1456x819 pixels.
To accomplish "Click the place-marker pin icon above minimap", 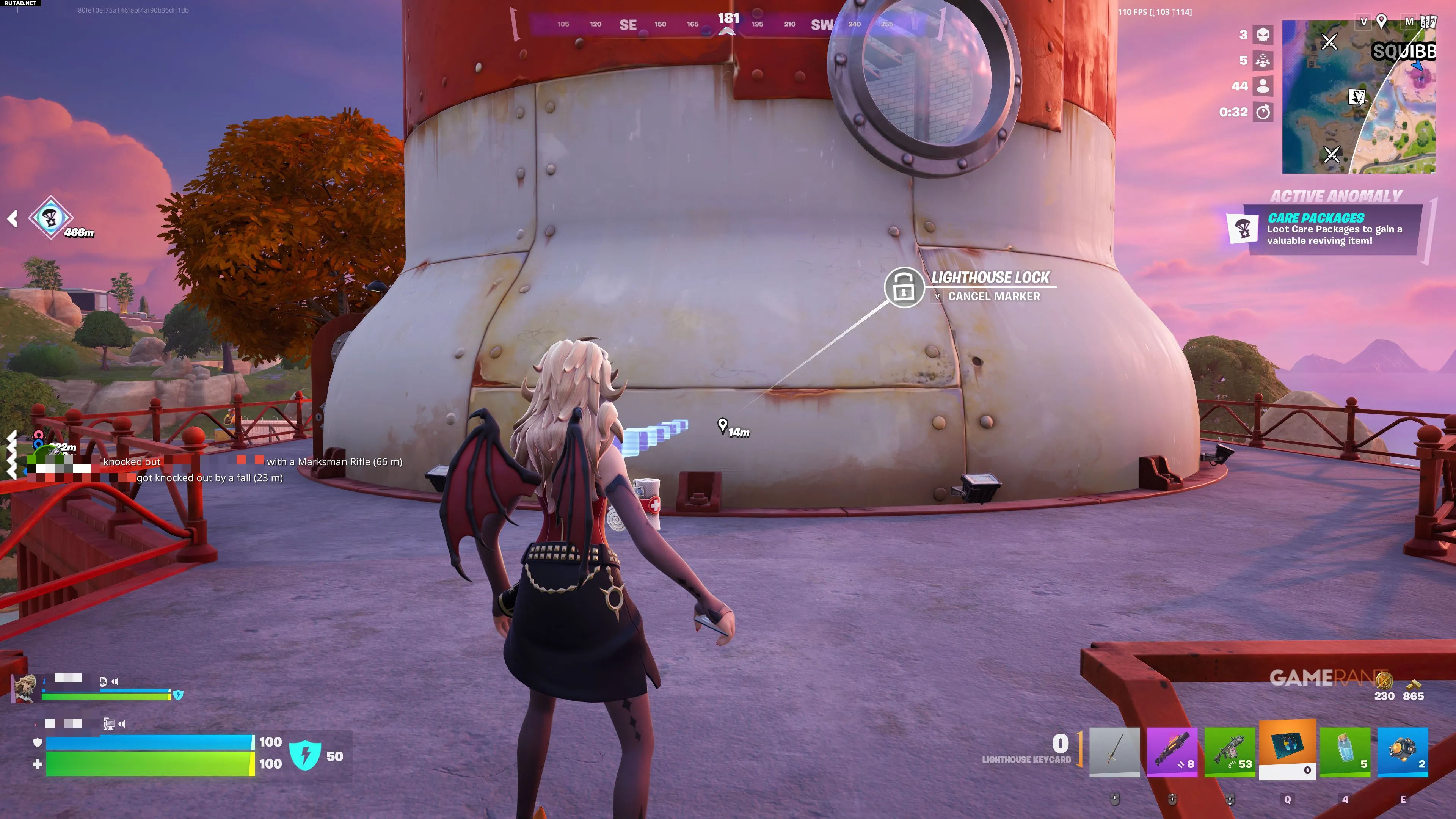I will pos(1381,22).
